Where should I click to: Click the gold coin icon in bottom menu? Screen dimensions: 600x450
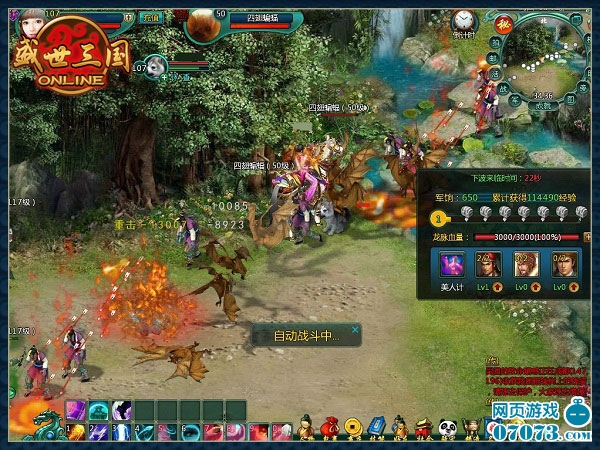353,428
